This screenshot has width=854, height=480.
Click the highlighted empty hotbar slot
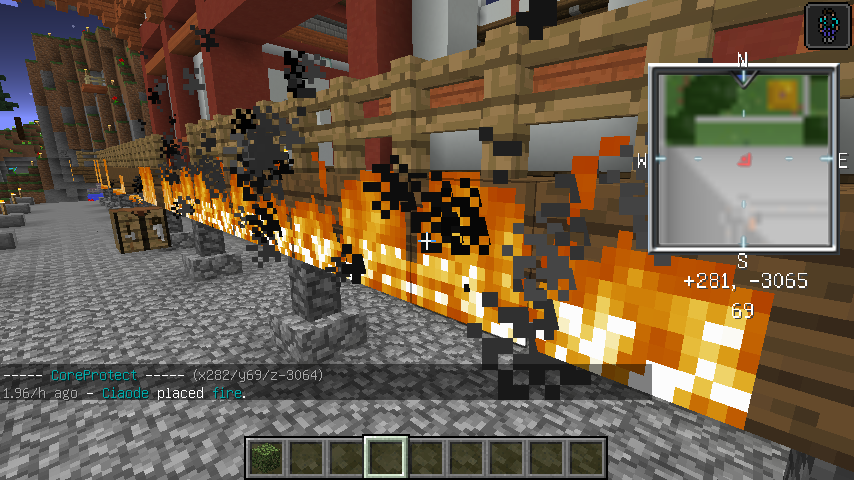click(385, 458)
